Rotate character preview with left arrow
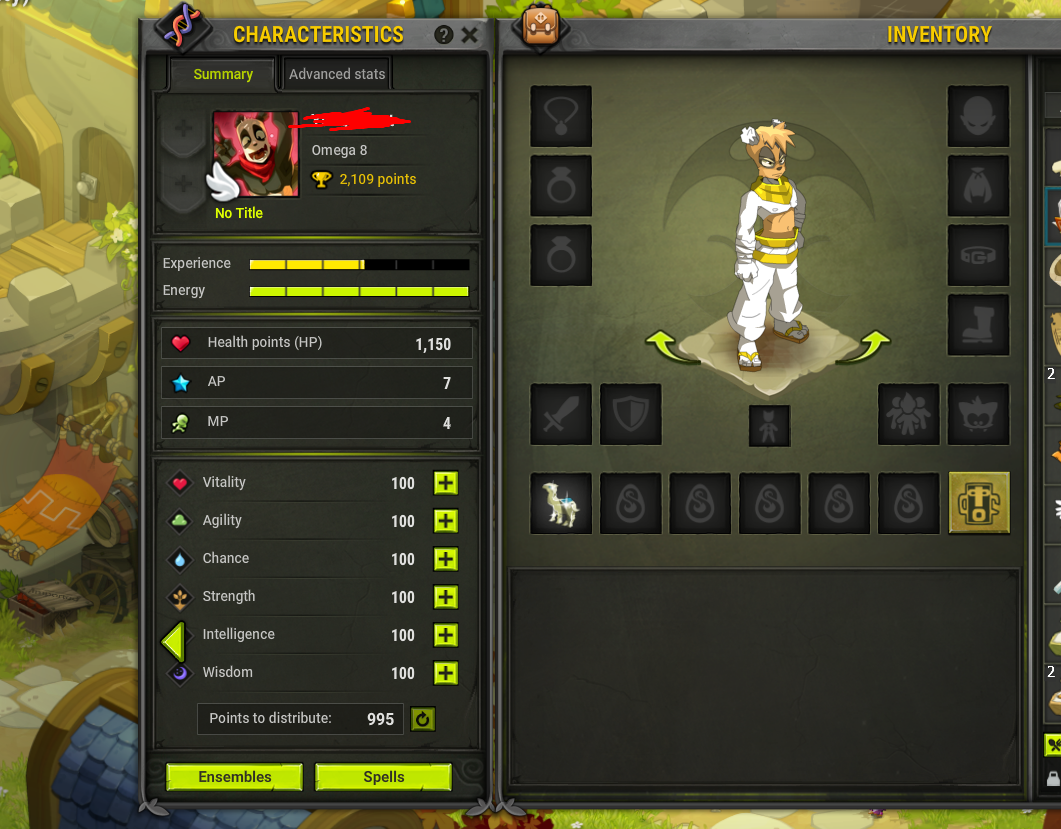The height and width of the screenshot is (829, 1061). pos(669,348)
